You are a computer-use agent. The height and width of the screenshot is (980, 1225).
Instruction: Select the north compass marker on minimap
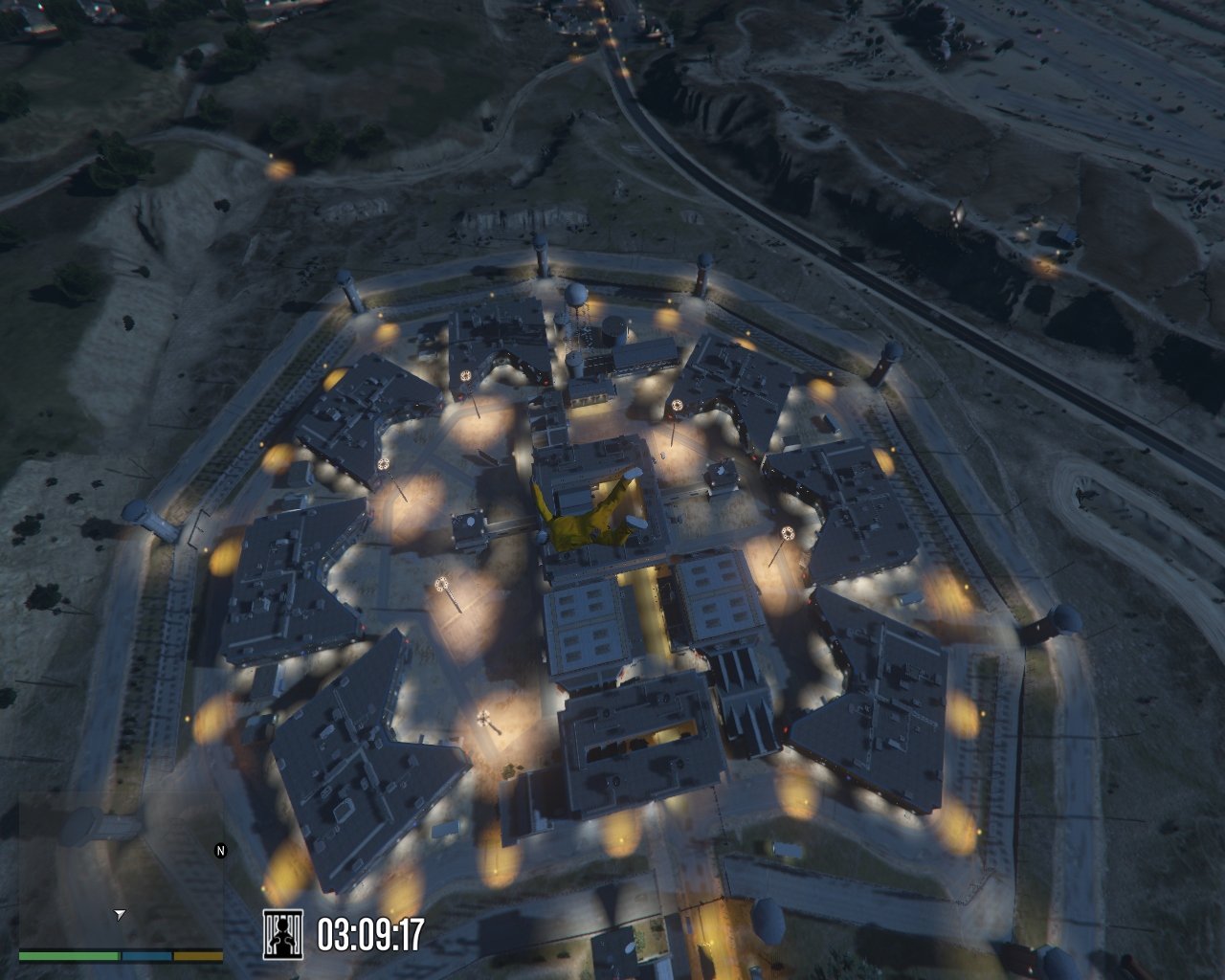point(220,850)
